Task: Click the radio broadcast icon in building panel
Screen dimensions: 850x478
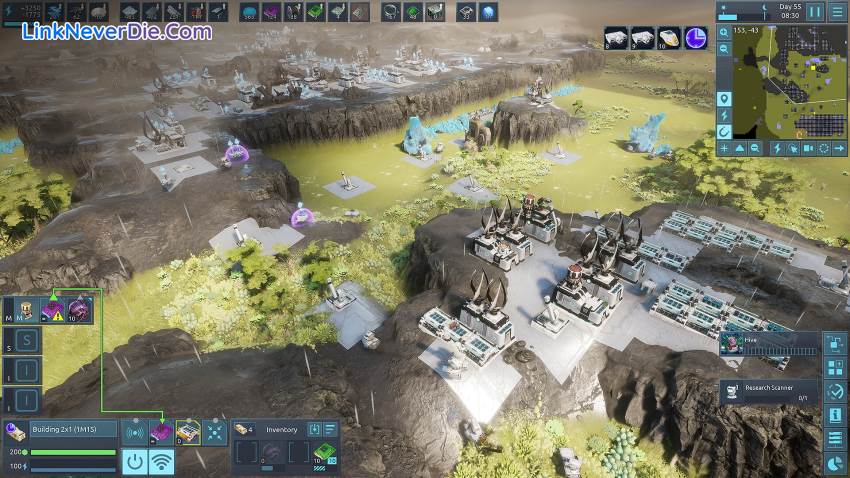Action: pos(135,432)
